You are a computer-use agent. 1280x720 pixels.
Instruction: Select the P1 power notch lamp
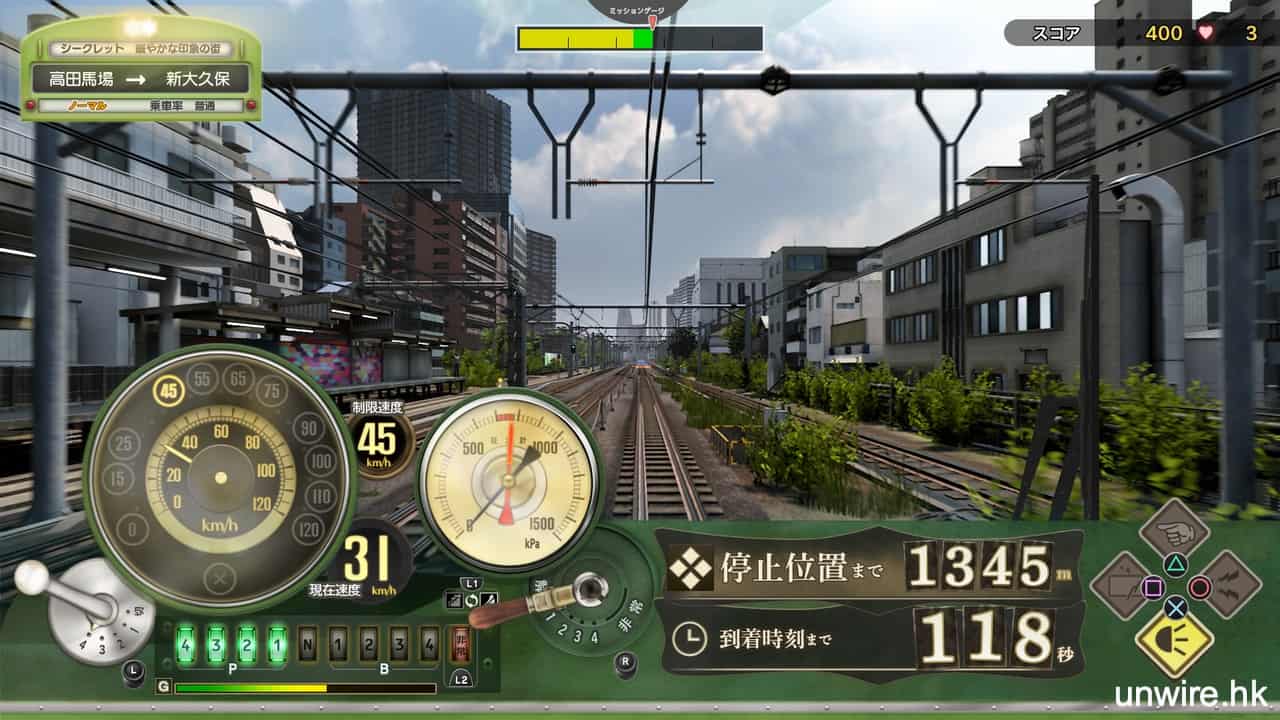click(277, 643)
